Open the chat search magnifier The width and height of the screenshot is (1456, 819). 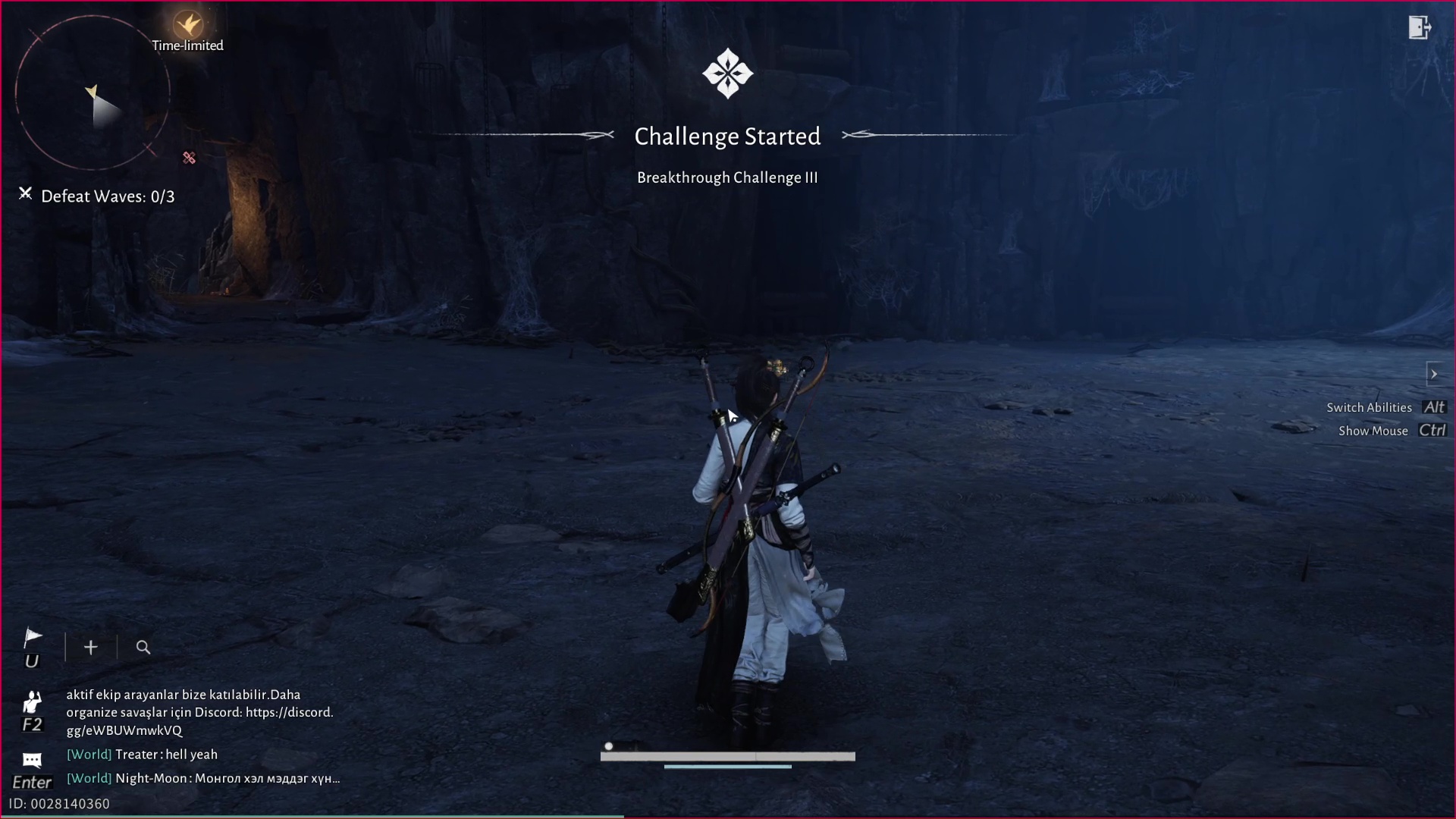(143, 648)
